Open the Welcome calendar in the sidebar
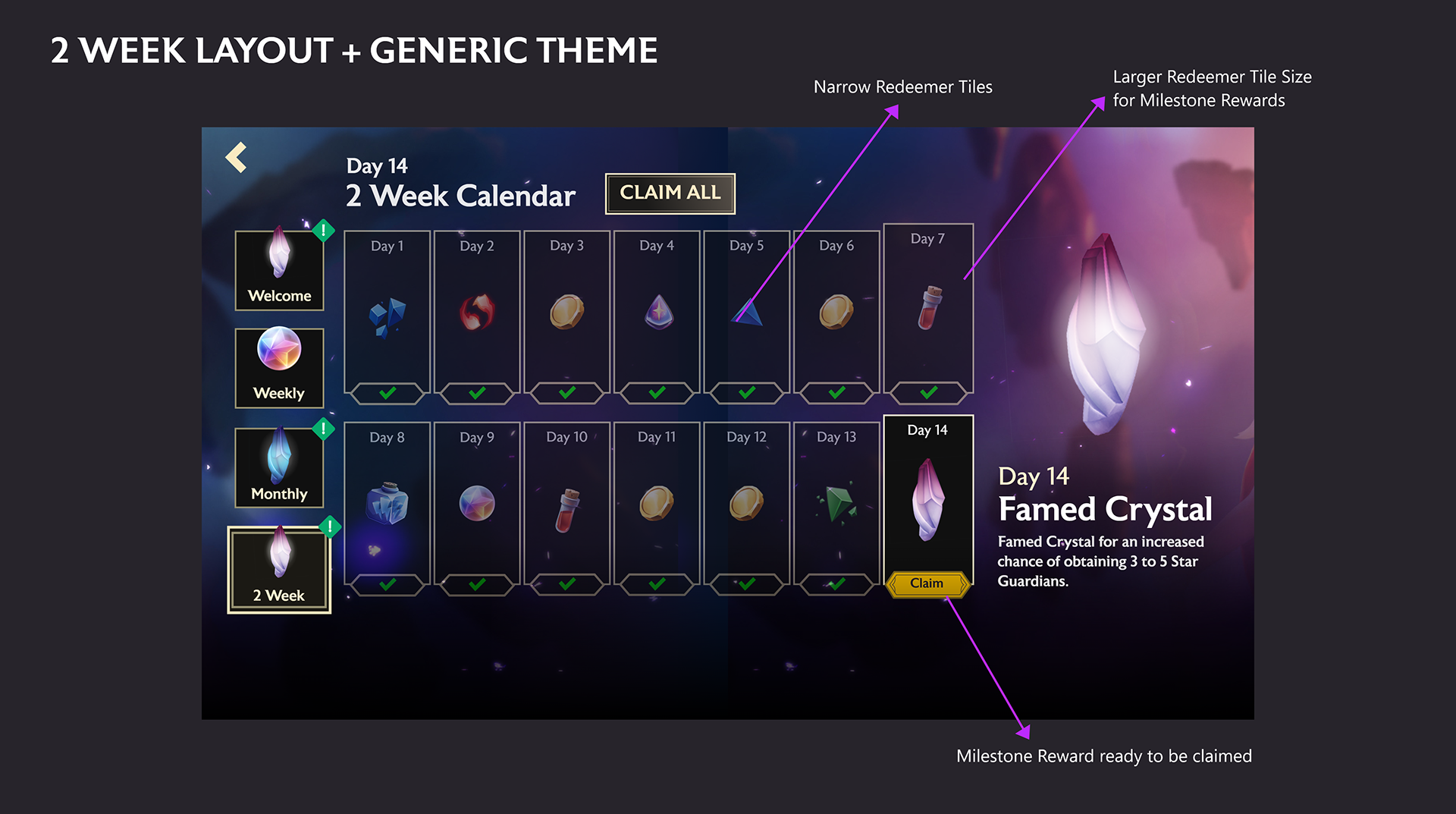The image size is (1456, 814). click(279, 269)
